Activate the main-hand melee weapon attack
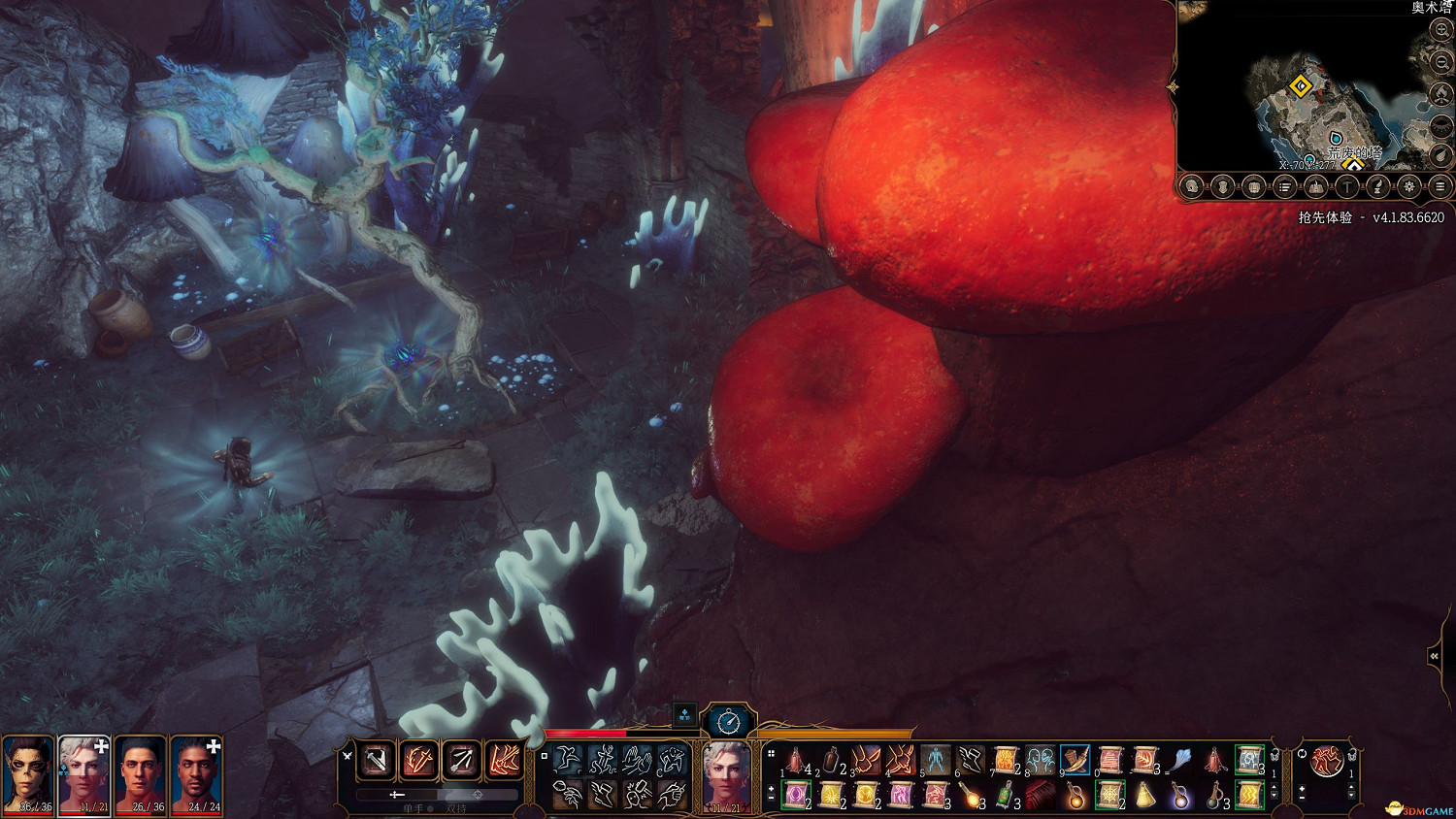 click(376, 760)
